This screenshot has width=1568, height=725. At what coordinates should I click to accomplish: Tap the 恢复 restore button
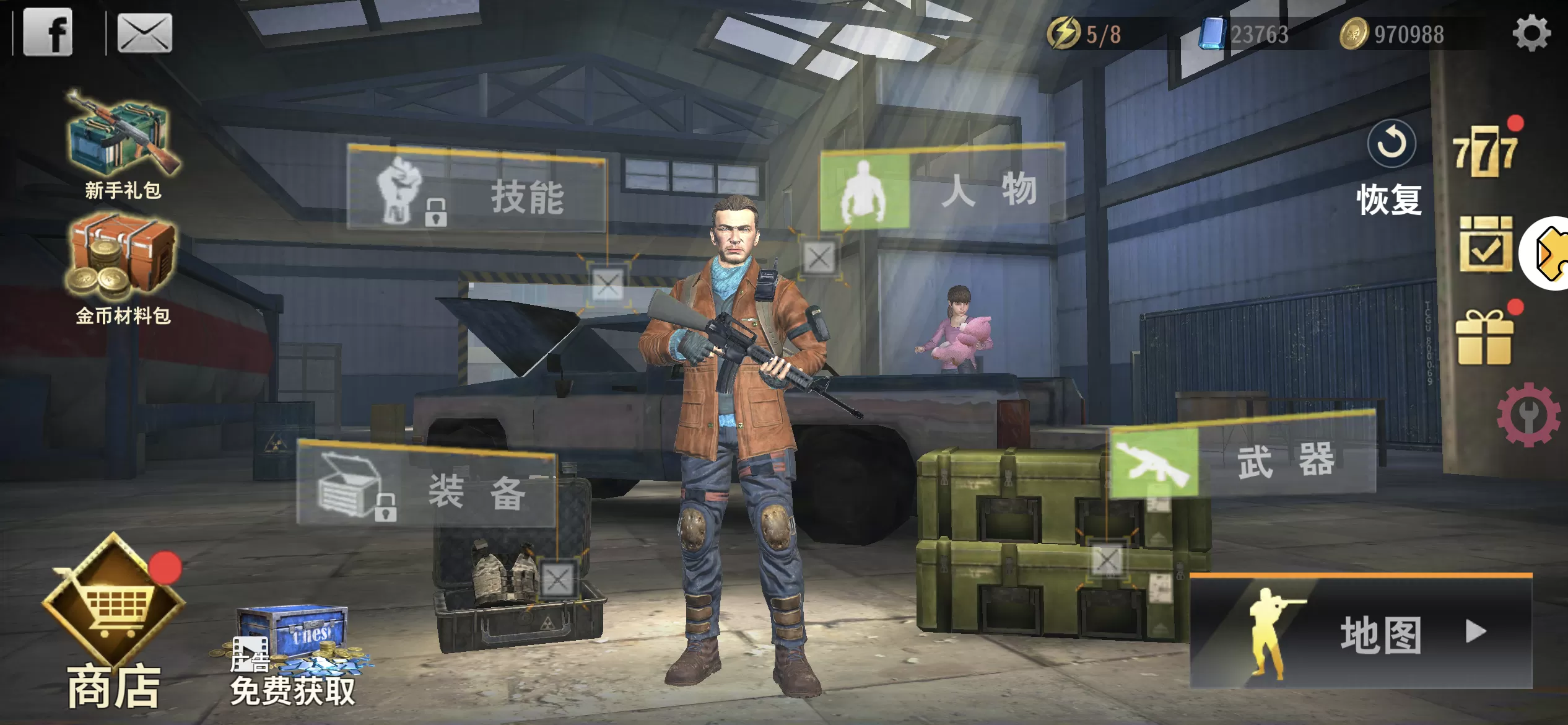coord(1390,167)
